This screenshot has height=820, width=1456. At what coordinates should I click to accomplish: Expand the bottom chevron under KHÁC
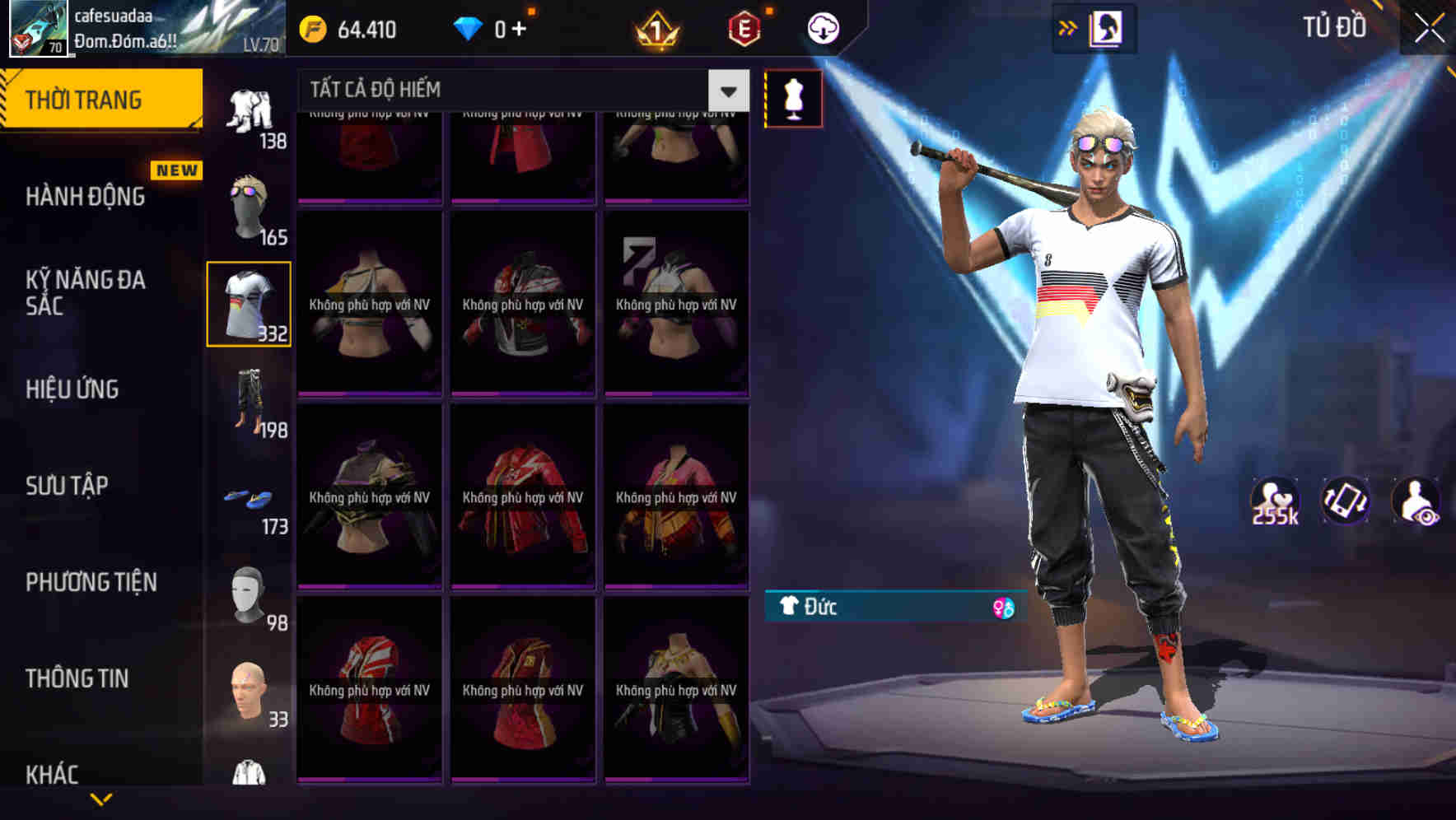click(x=102, y=800)
